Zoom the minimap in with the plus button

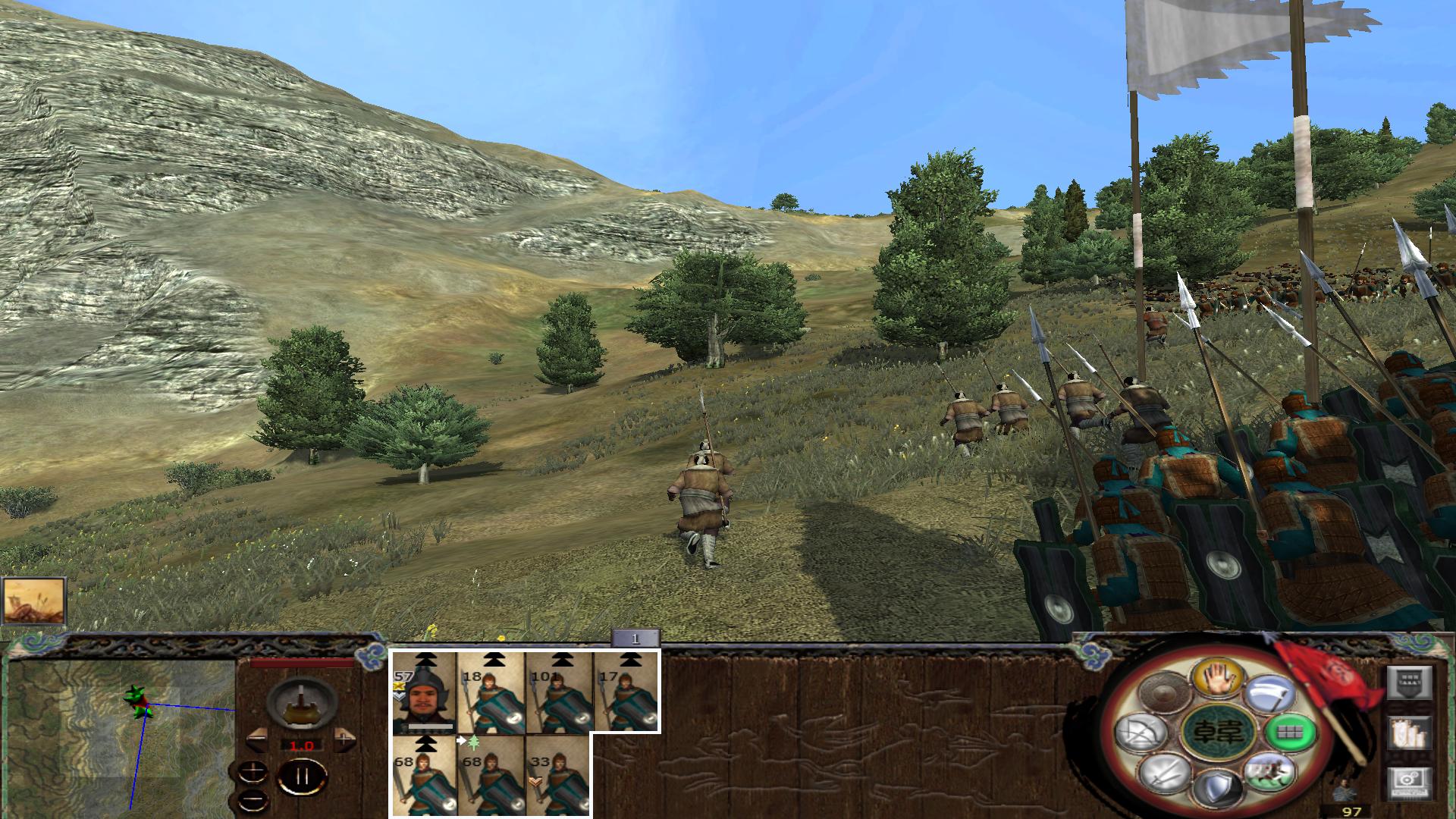pos(253,771)
